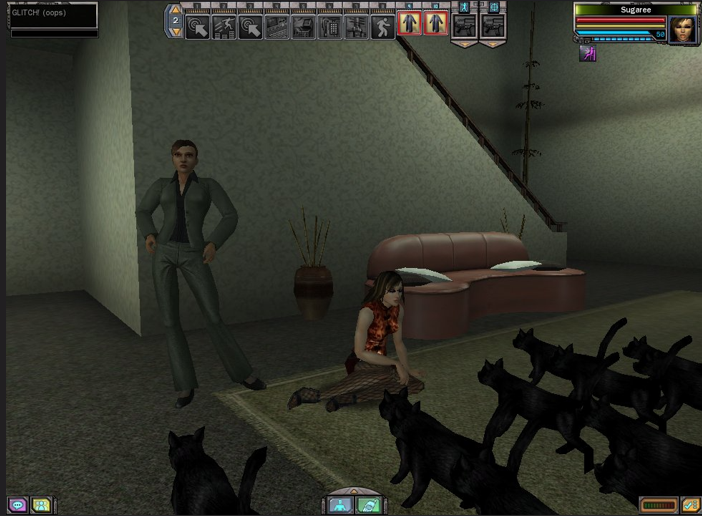Screen dimensions: 702x516
Task: Activate the telephone hotbar ability
Action: point(330,26)
